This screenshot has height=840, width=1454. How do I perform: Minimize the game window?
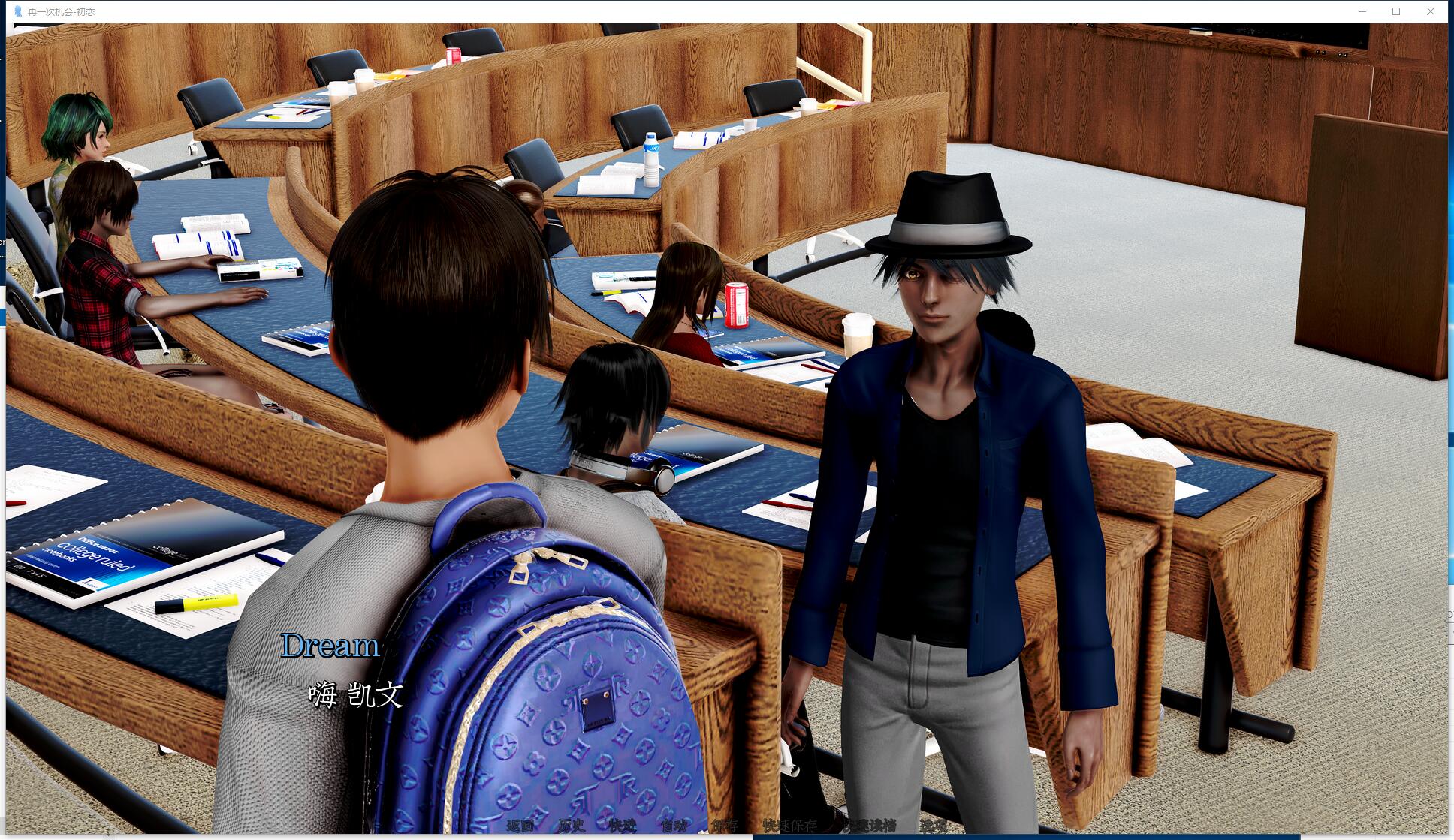pos(1362,11)
